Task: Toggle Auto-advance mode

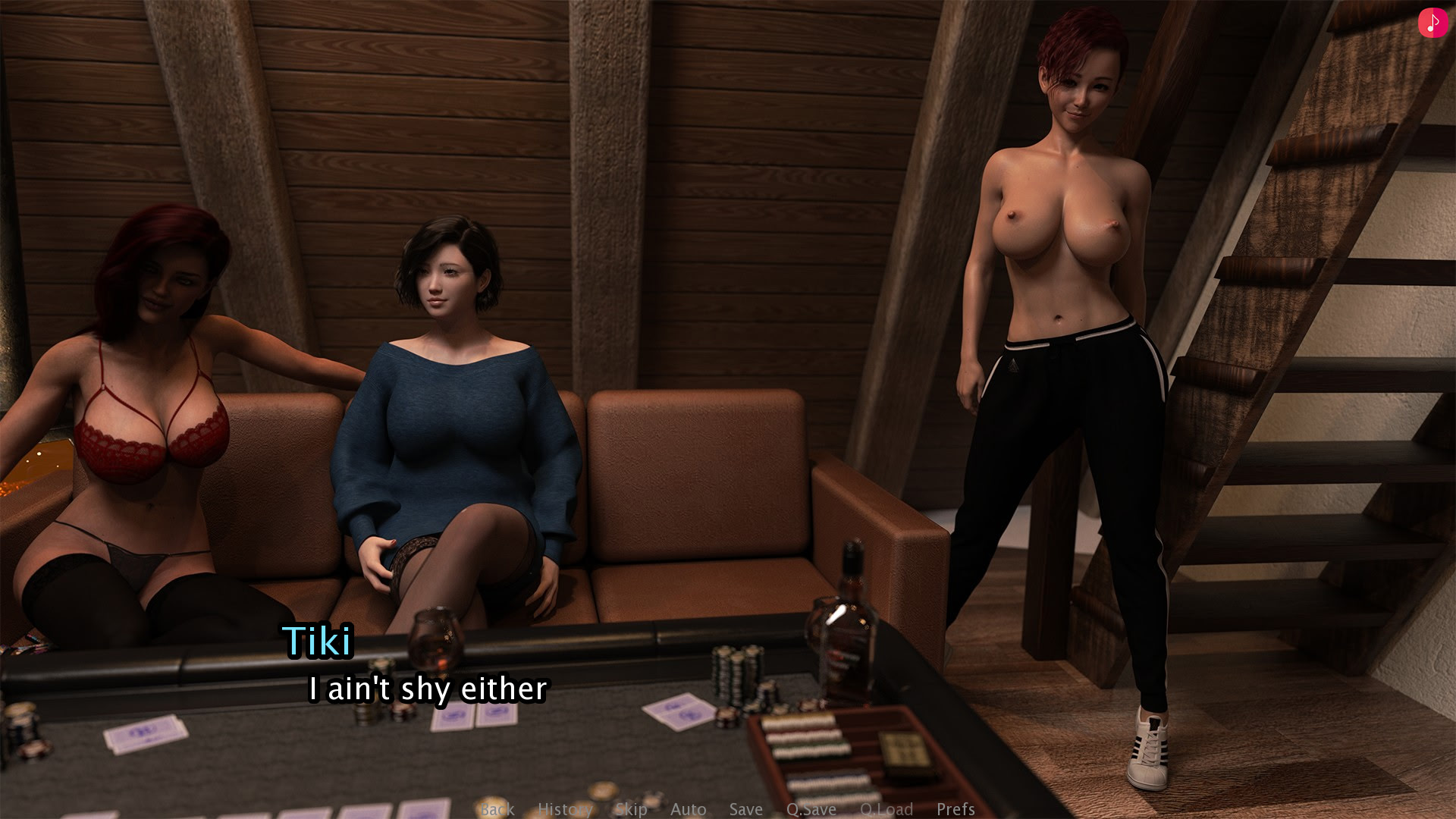Action: click(x=689, y=809)
